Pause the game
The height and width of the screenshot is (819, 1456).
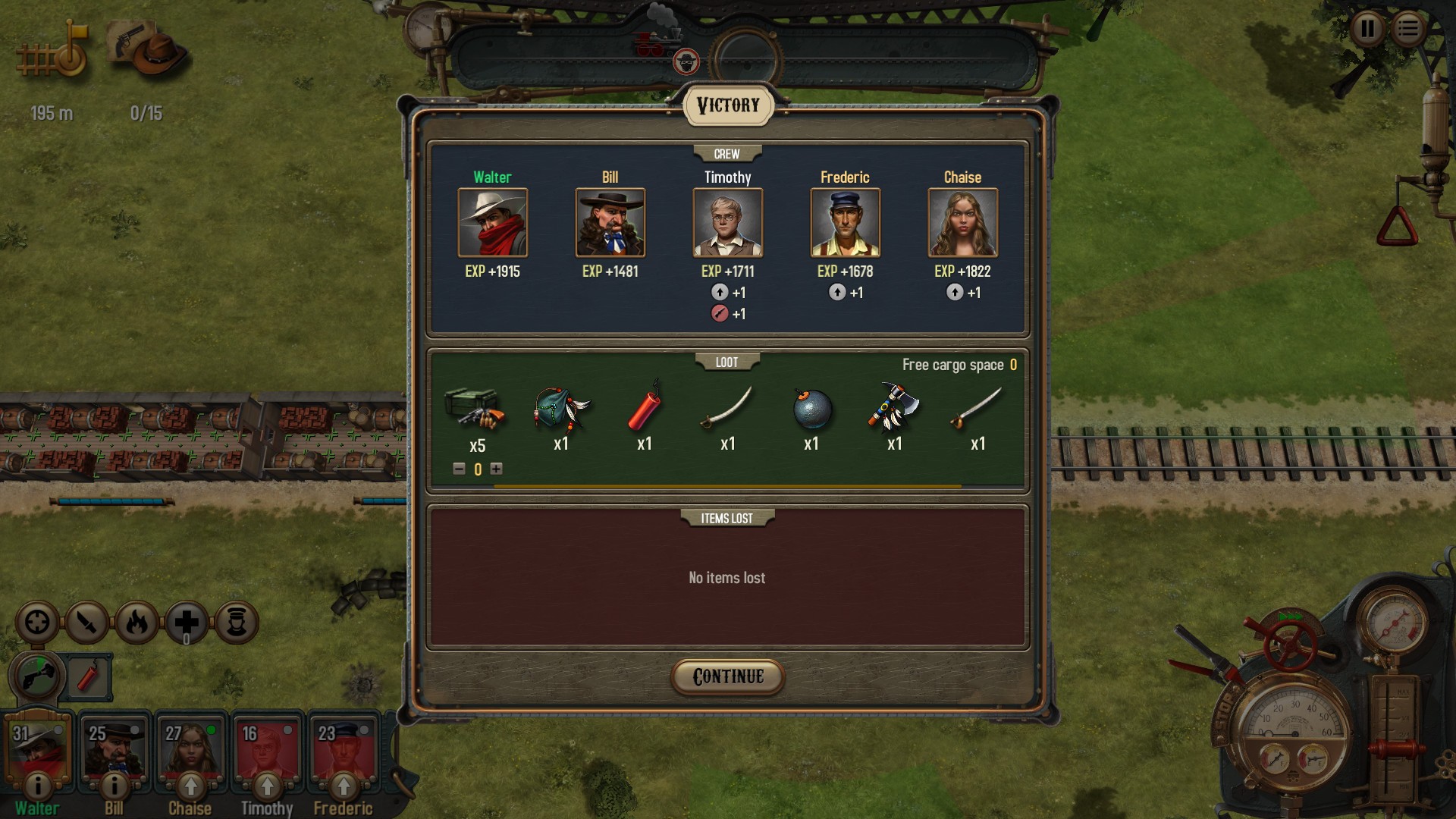pyautogui.click(x=1367, y=30)
